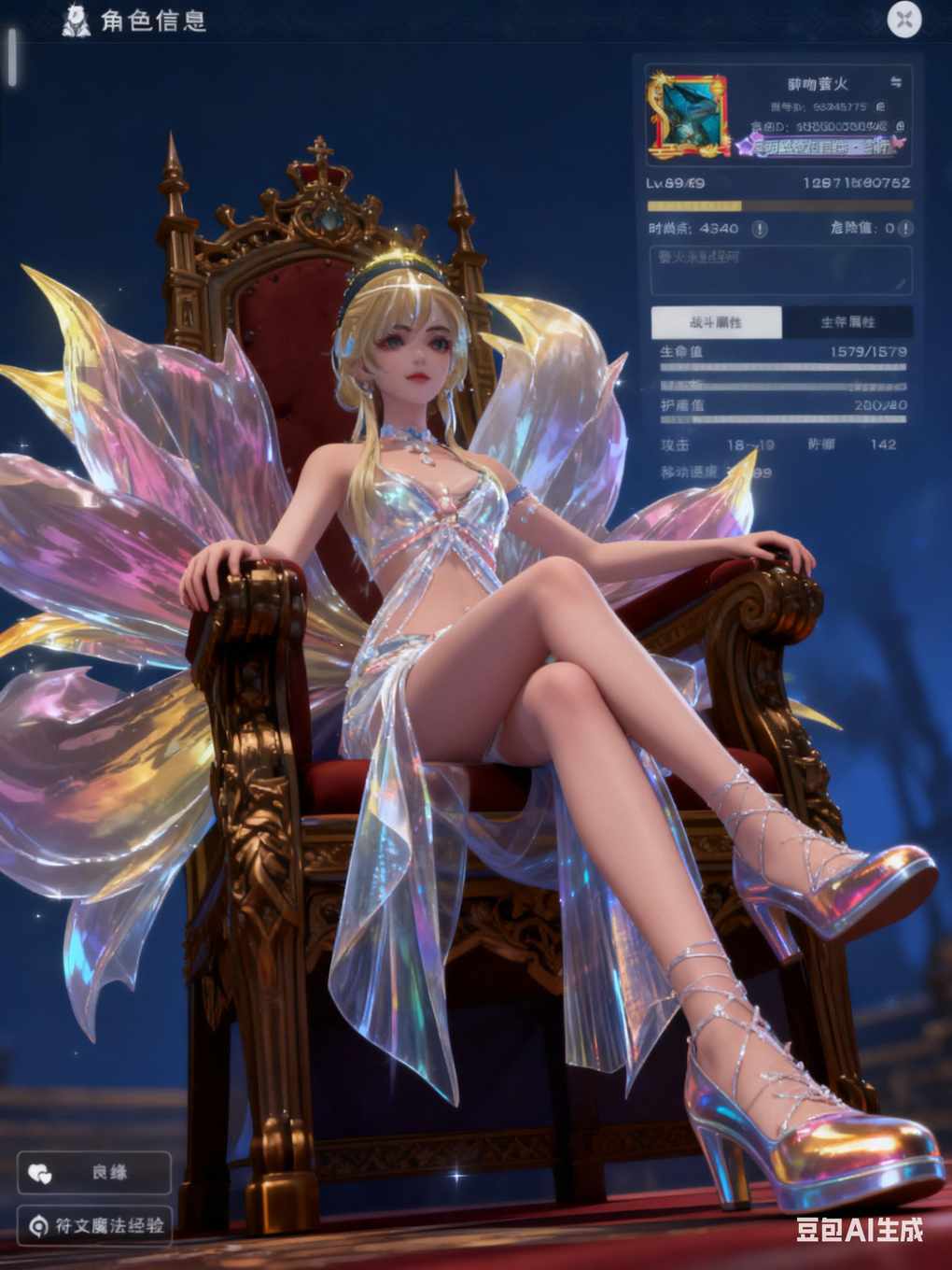Show the 危险值 danger value info tooltip

[904, 229]
